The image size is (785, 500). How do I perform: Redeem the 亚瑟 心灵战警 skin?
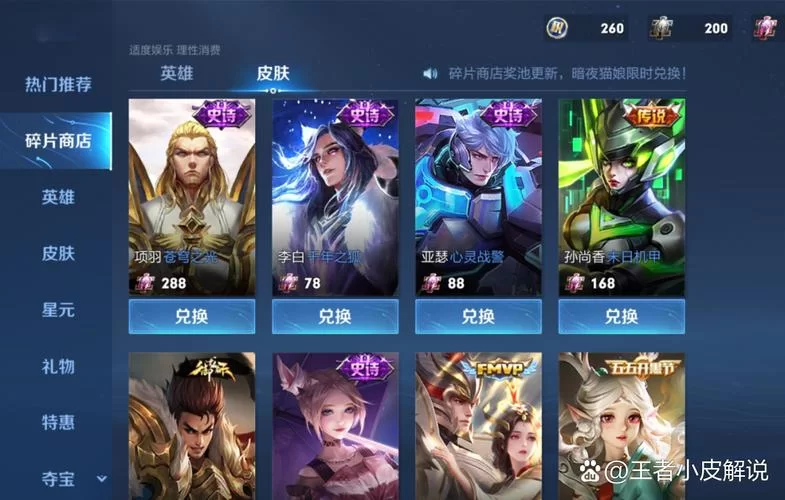[x=478, y=317]
